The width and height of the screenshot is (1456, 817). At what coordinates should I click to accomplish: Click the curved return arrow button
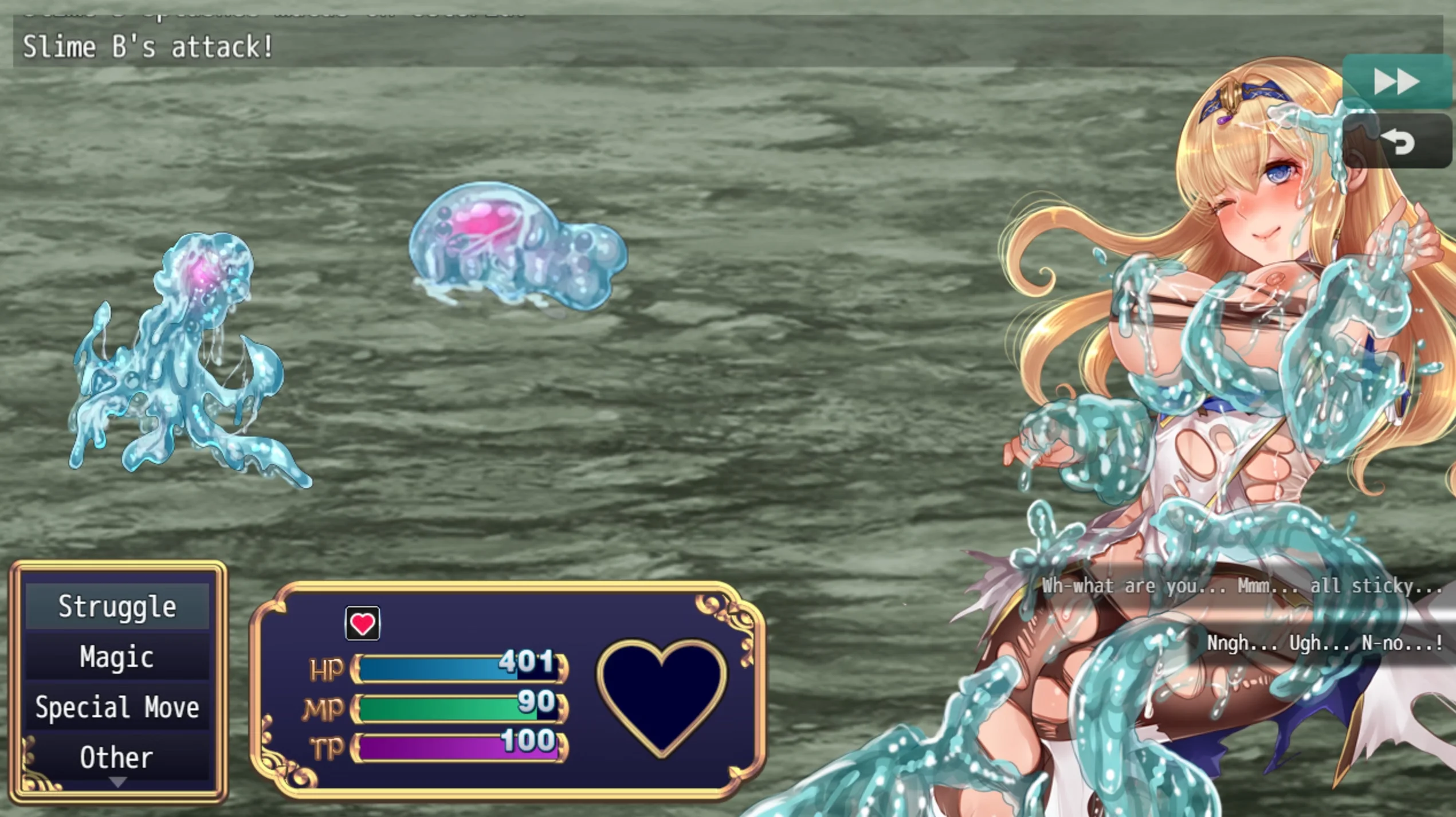[x=1397, y=142]
